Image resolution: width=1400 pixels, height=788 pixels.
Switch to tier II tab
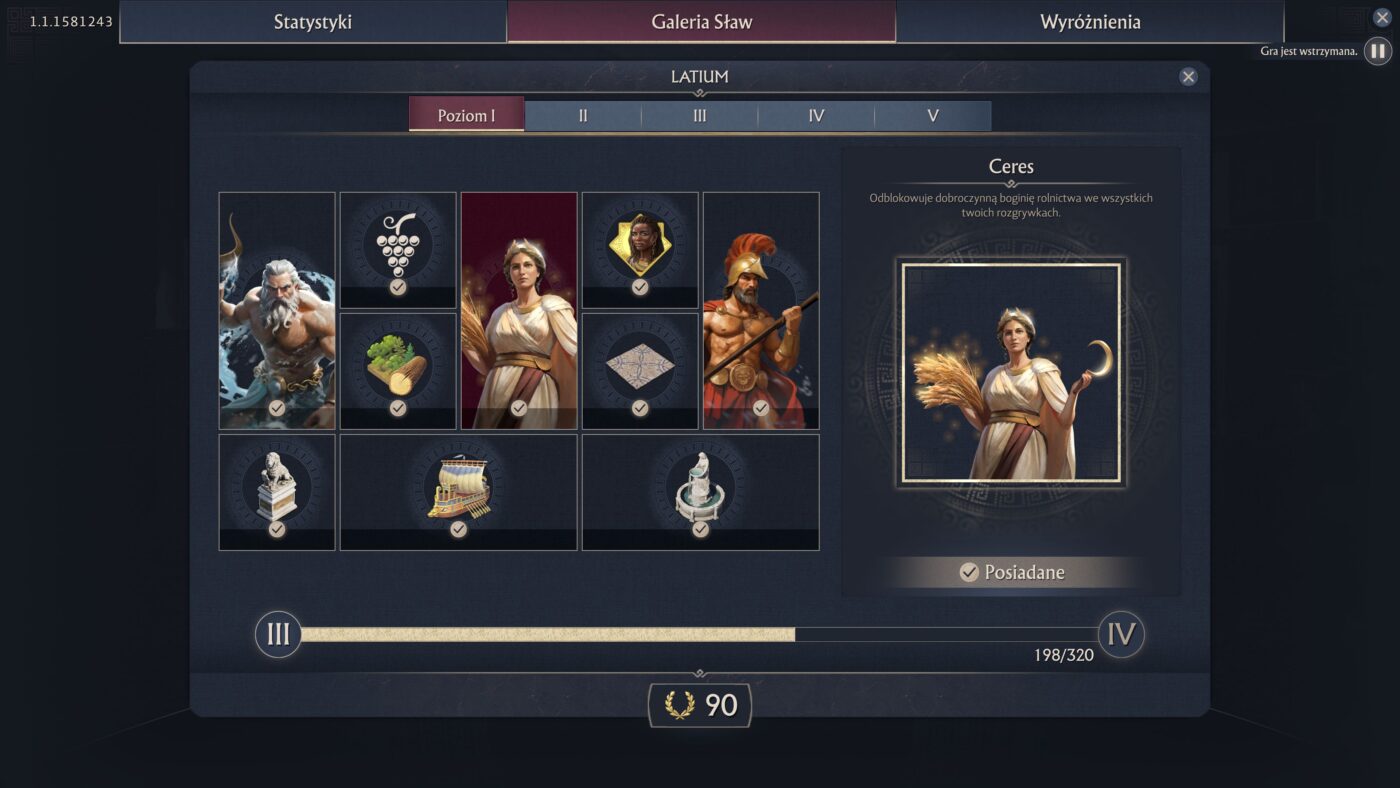(583, 115)
